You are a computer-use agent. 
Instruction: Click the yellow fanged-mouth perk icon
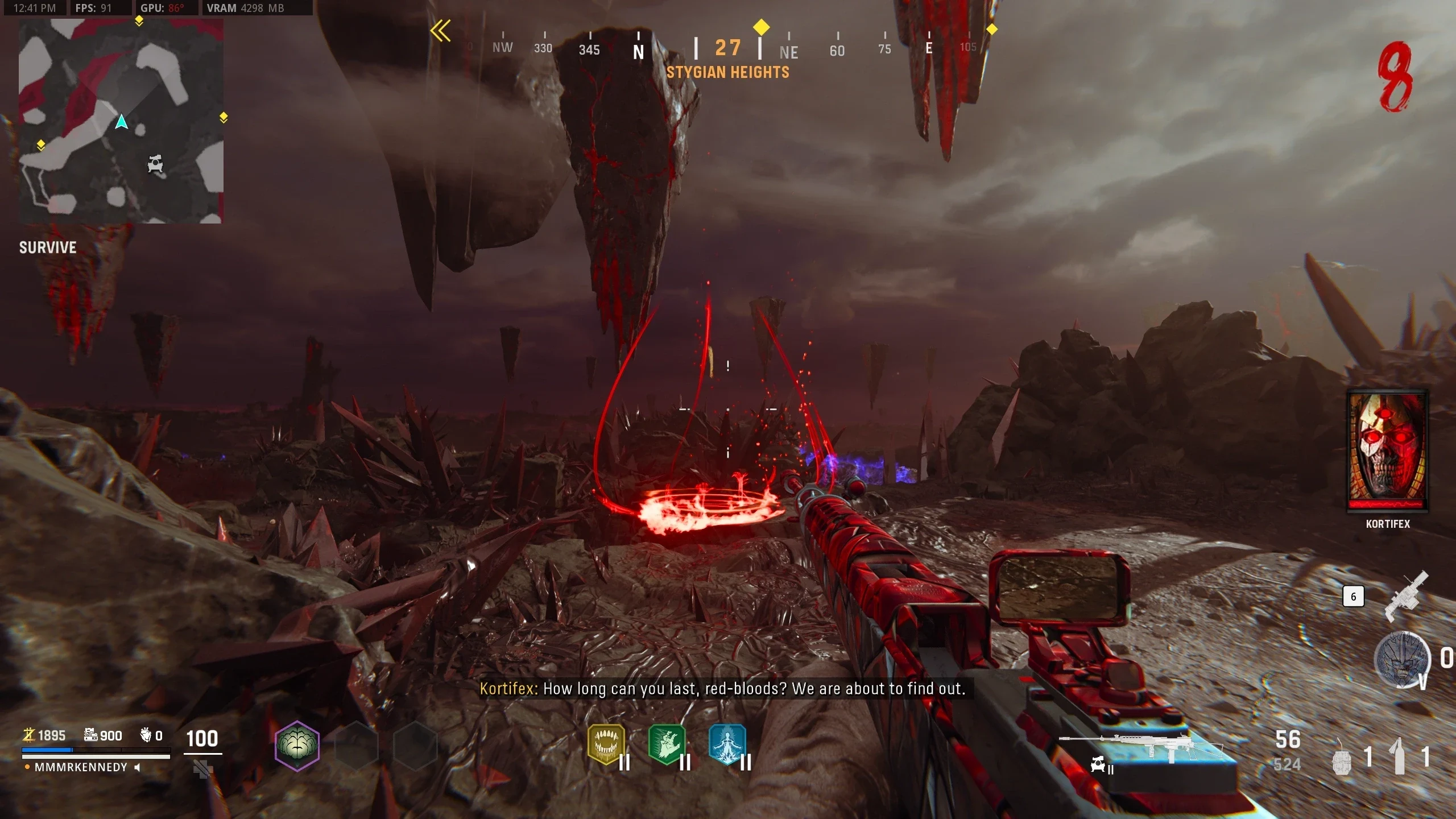[606, 744]
